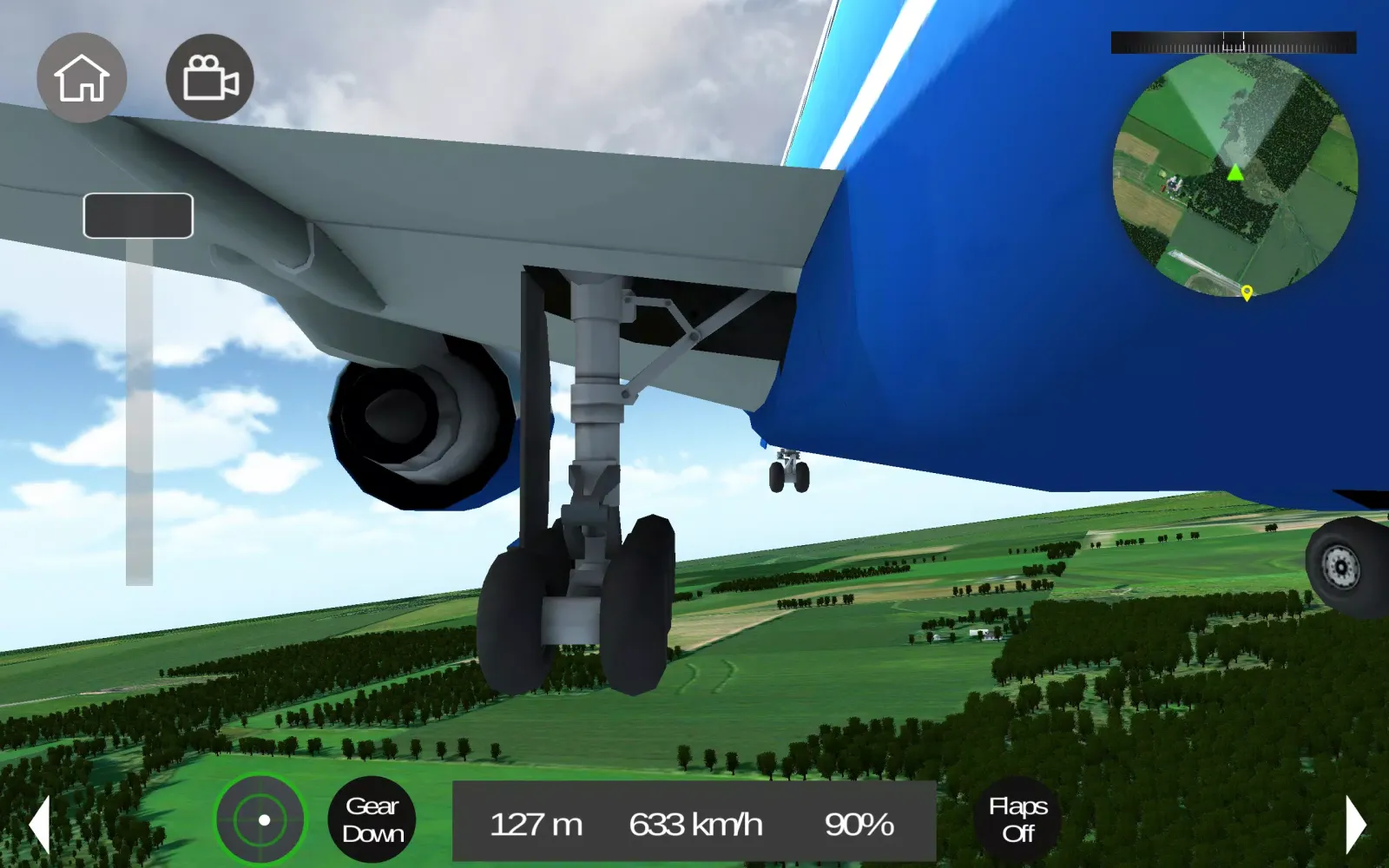The width and height of the screenshot is (1389, 868).
Task: Toggle Gear Down to retract landing gear
Action: 373,819
